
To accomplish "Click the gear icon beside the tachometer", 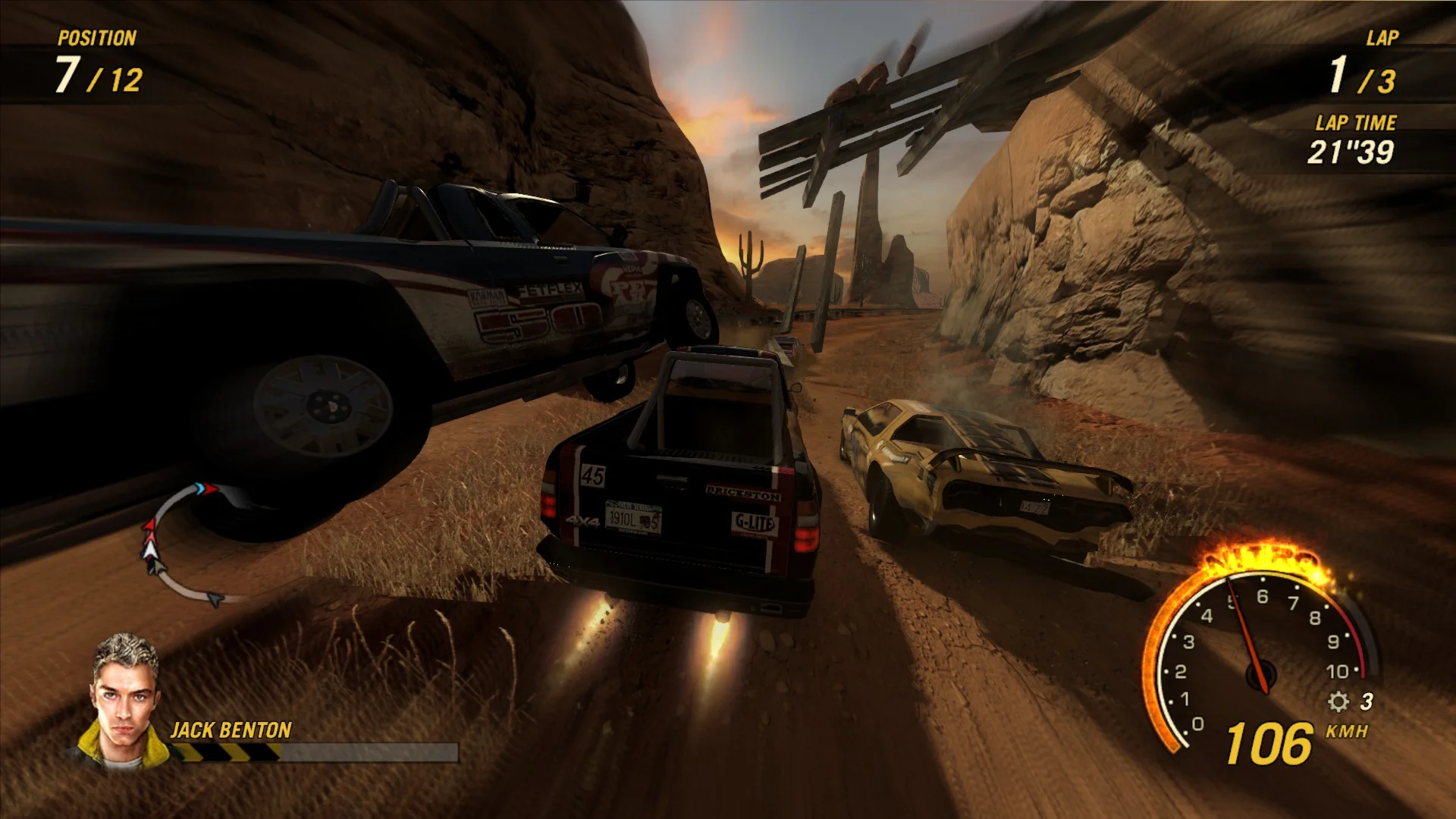I will [1338, 701].
